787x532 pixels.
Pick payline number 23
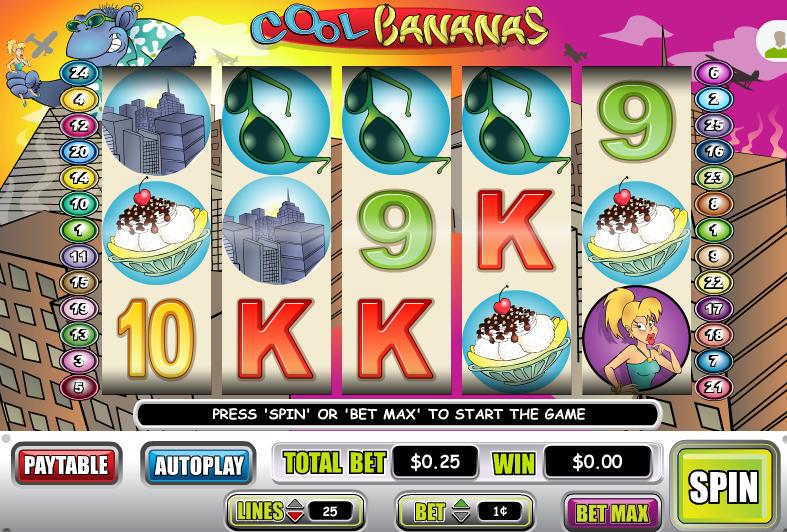tap(713, 178)
